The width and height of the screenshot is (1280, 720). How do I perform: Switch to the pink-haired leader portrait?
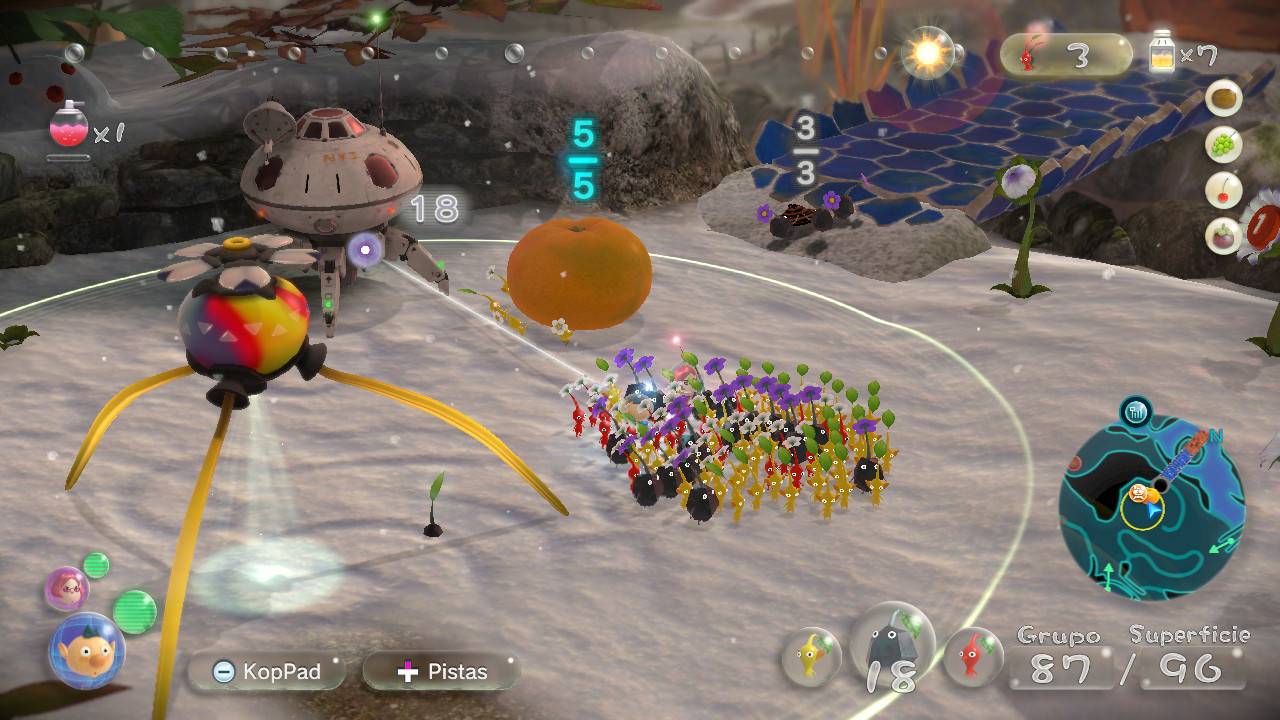point(66,587)
